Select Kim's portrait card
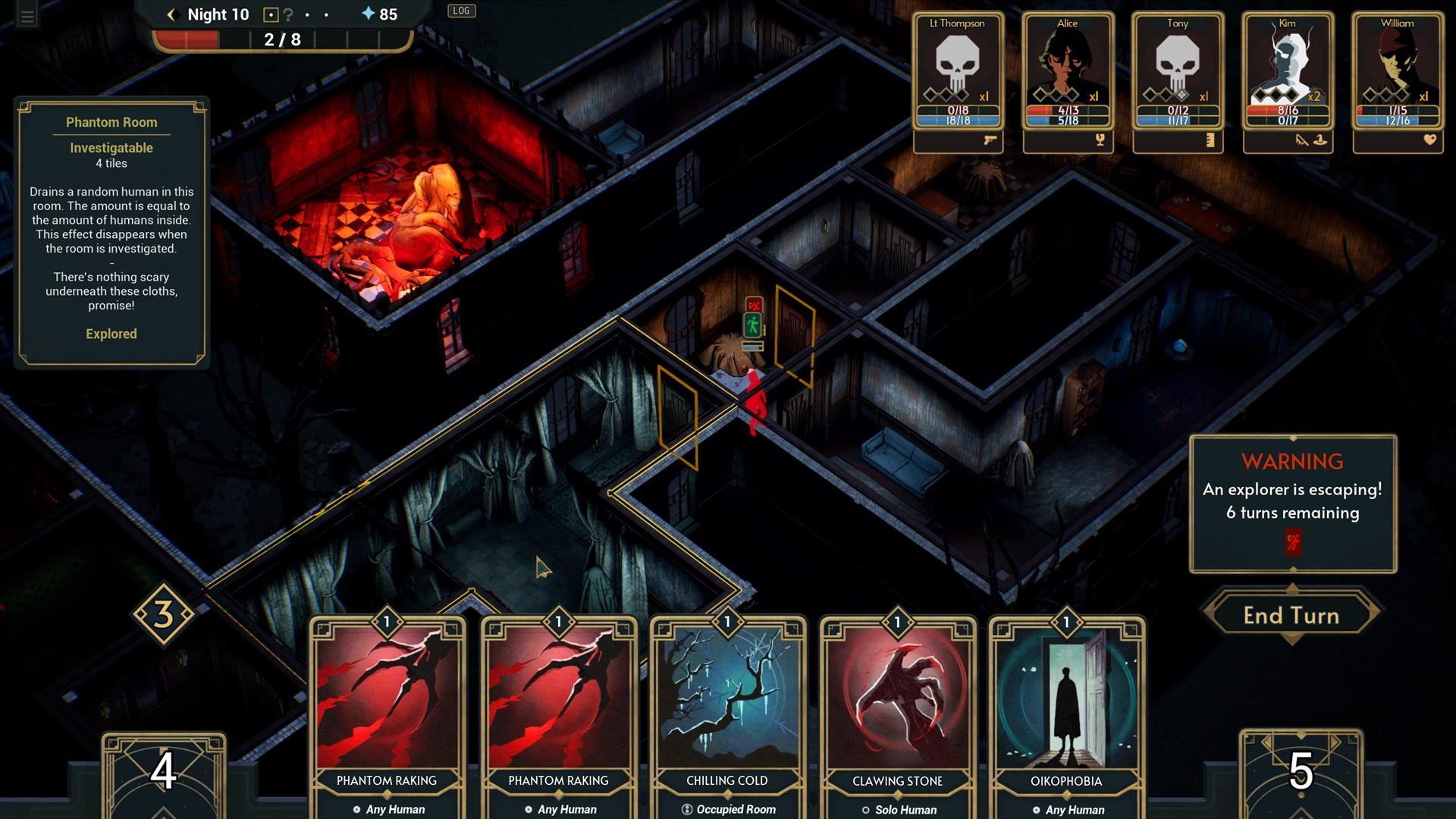The width and height of the screenshot is (1456, 819). pos(1288,72)
